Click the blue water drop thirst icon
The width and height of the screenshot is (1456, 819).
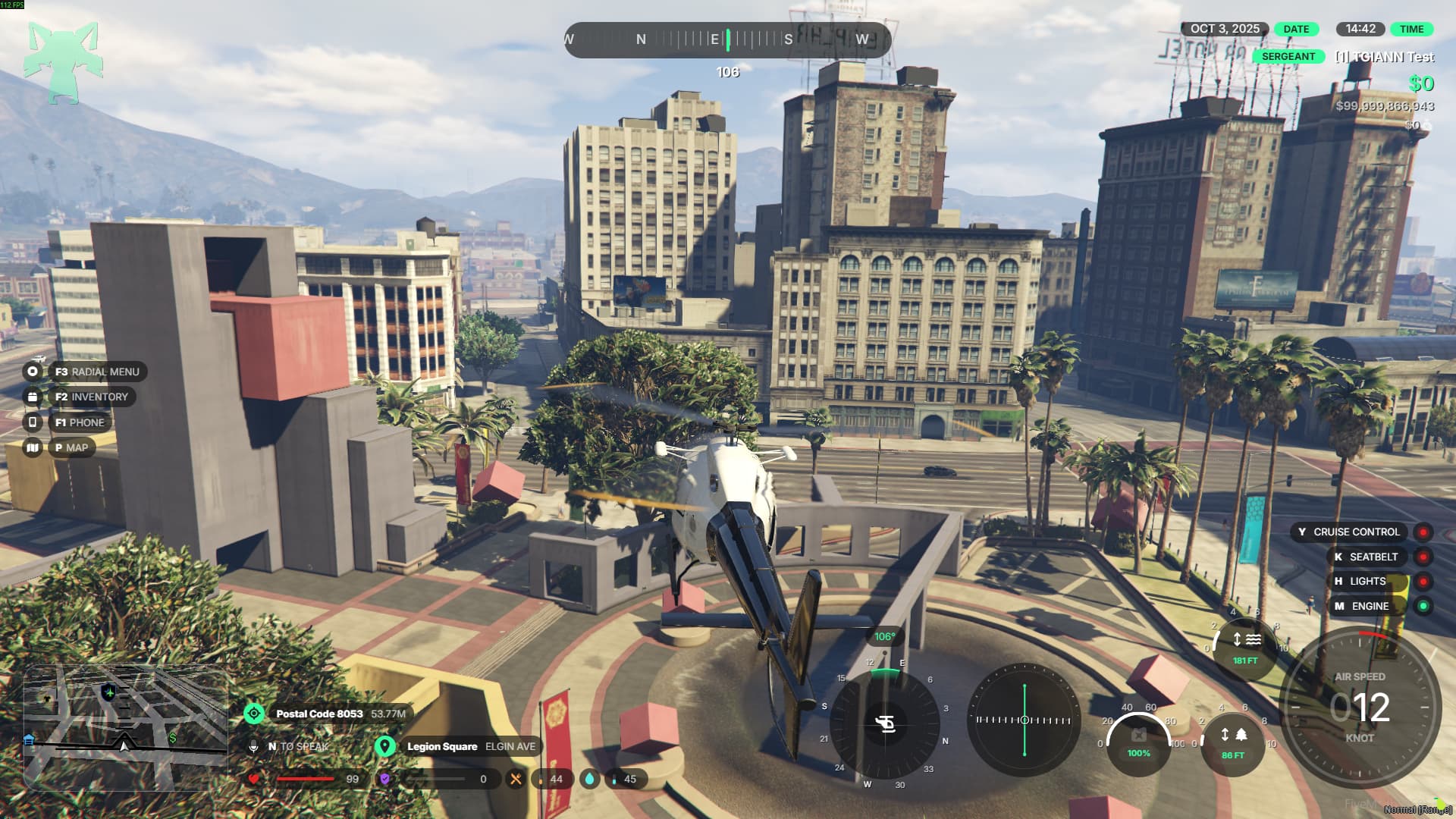[x=589, y=779]
